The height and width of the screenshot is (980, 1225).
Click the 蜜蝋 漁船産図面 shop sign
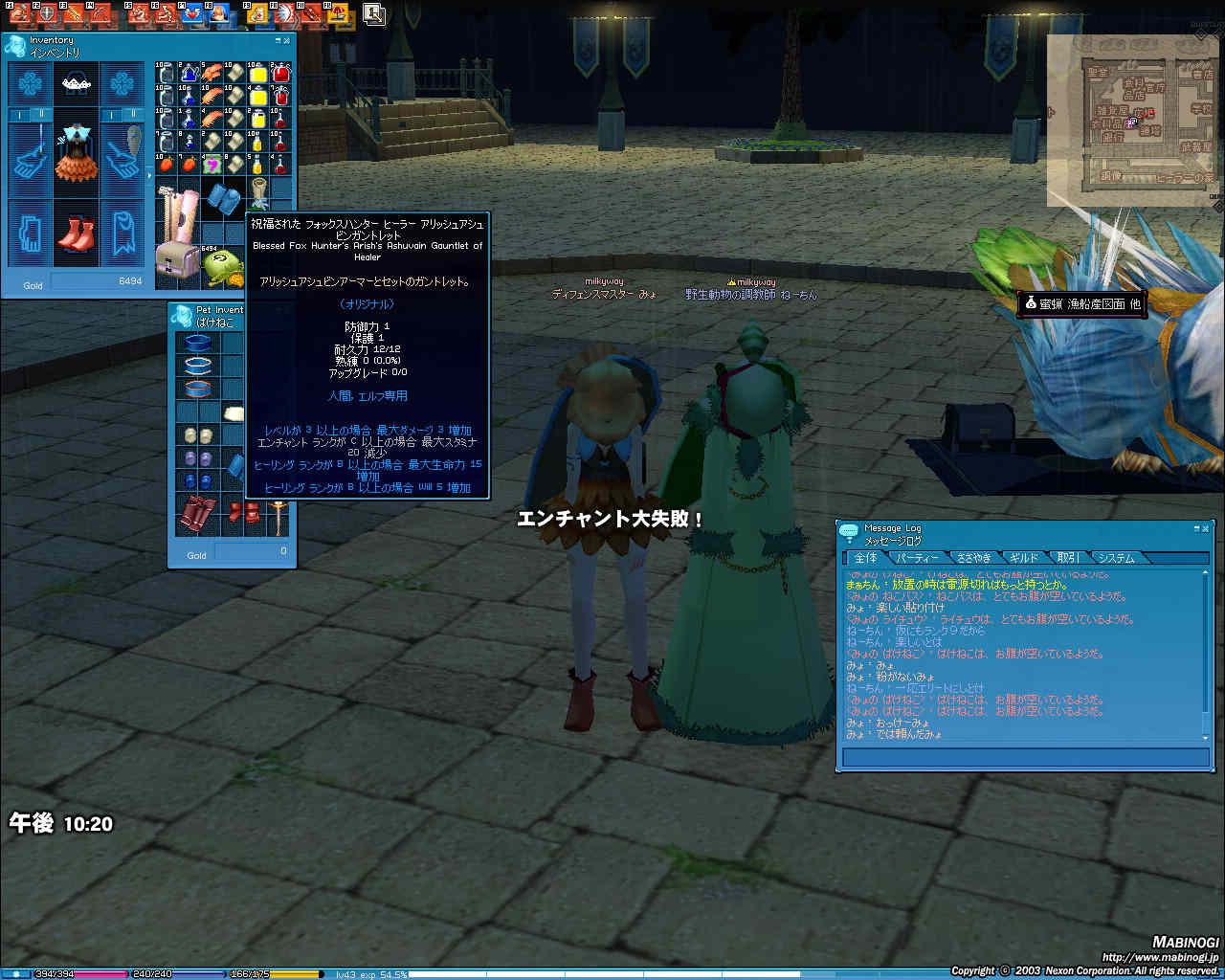coord(1081,303)
